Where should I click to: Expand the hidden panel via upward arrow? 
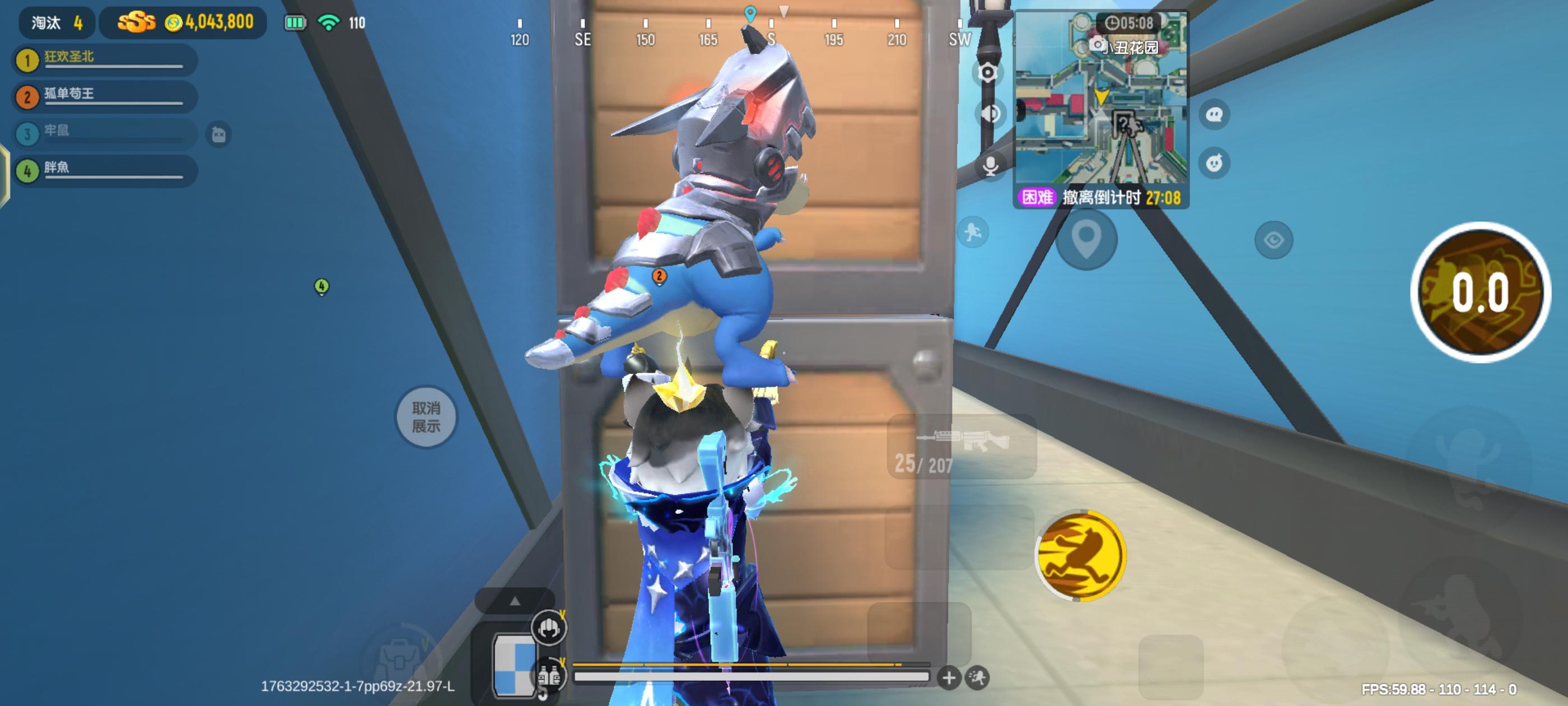tap(515, 602)
